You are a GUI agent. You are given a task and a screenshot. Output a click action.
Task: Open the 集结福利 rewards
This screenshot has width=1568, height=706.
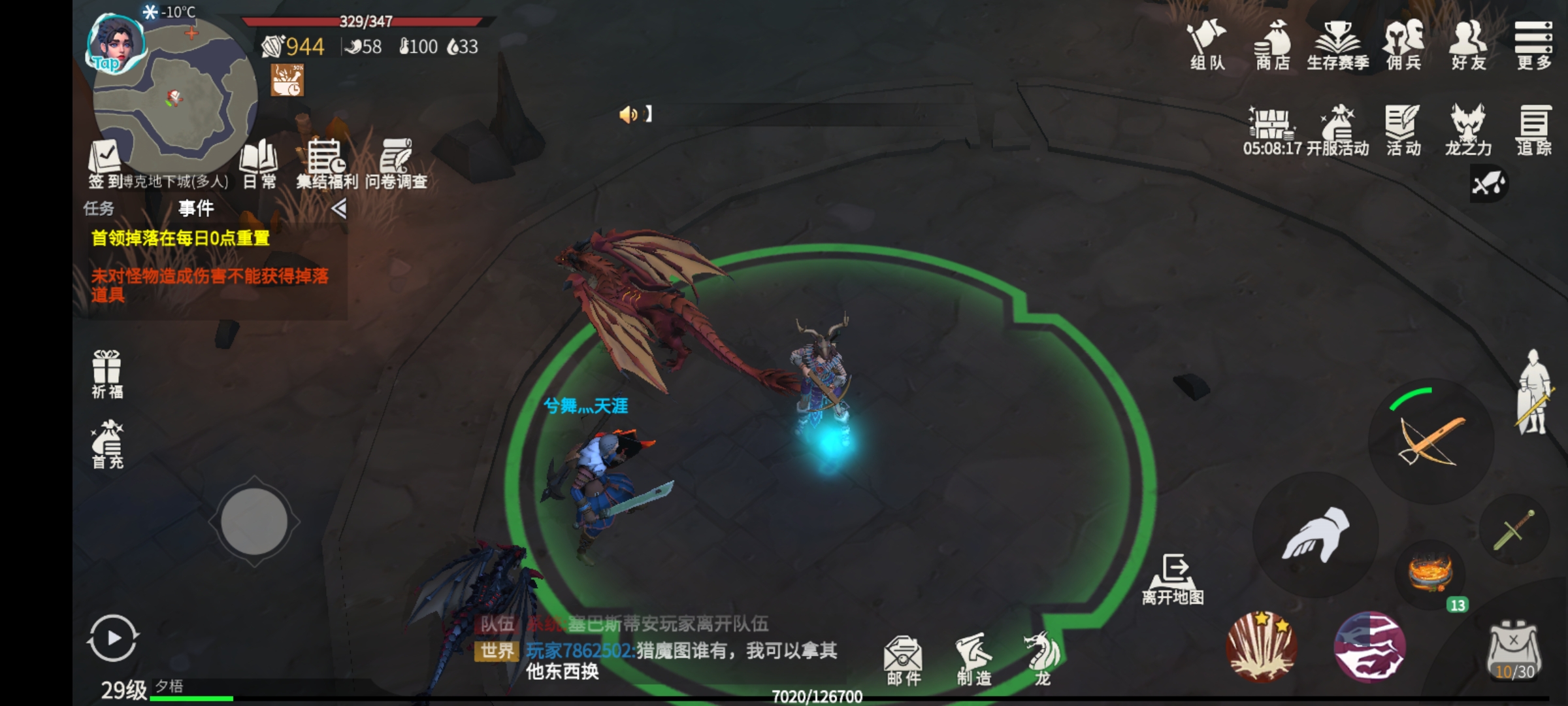(327, 163)
